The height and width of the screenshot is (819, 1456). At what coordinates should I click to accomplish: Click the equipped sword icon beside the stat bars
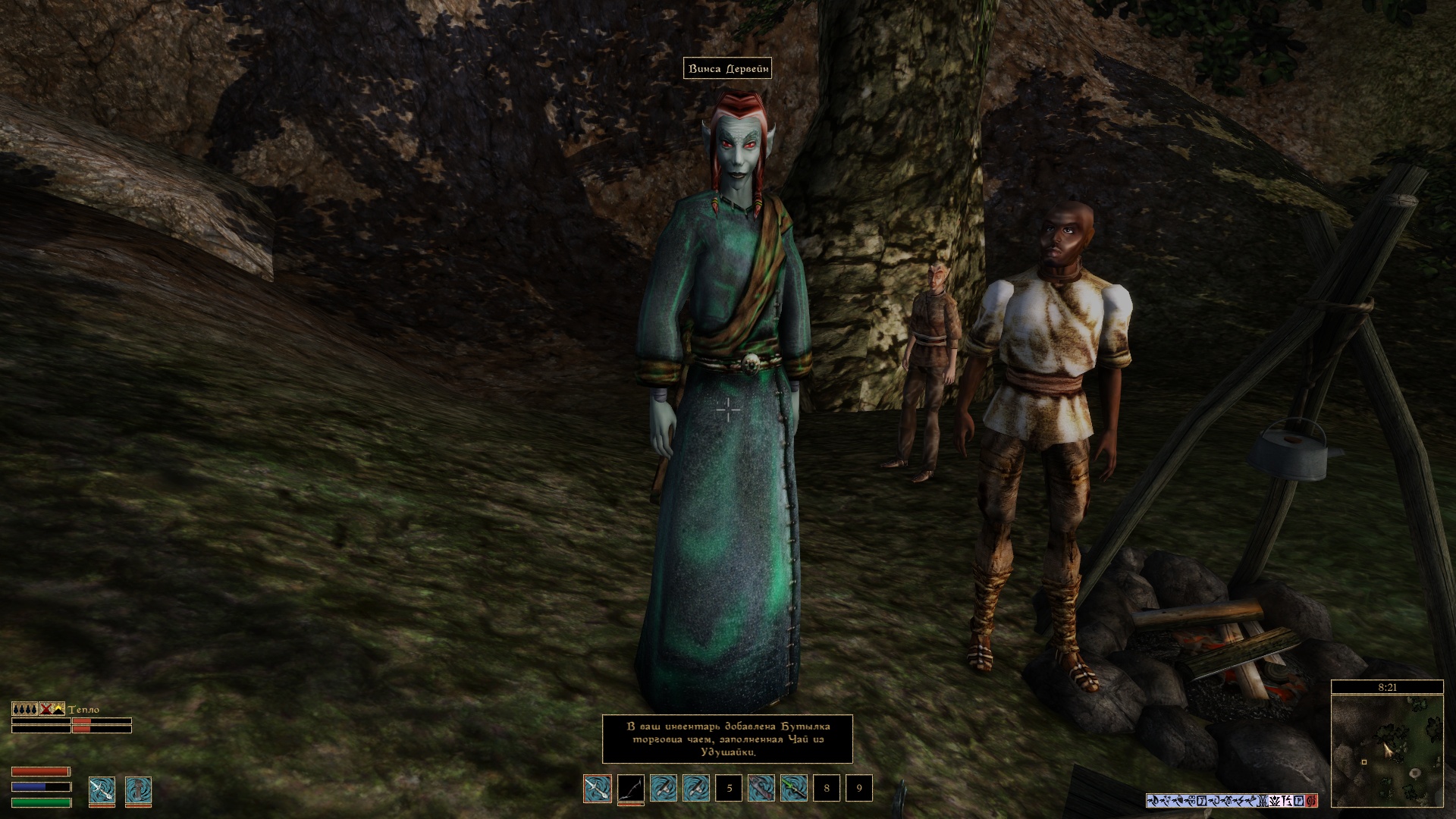pos(102,790)
